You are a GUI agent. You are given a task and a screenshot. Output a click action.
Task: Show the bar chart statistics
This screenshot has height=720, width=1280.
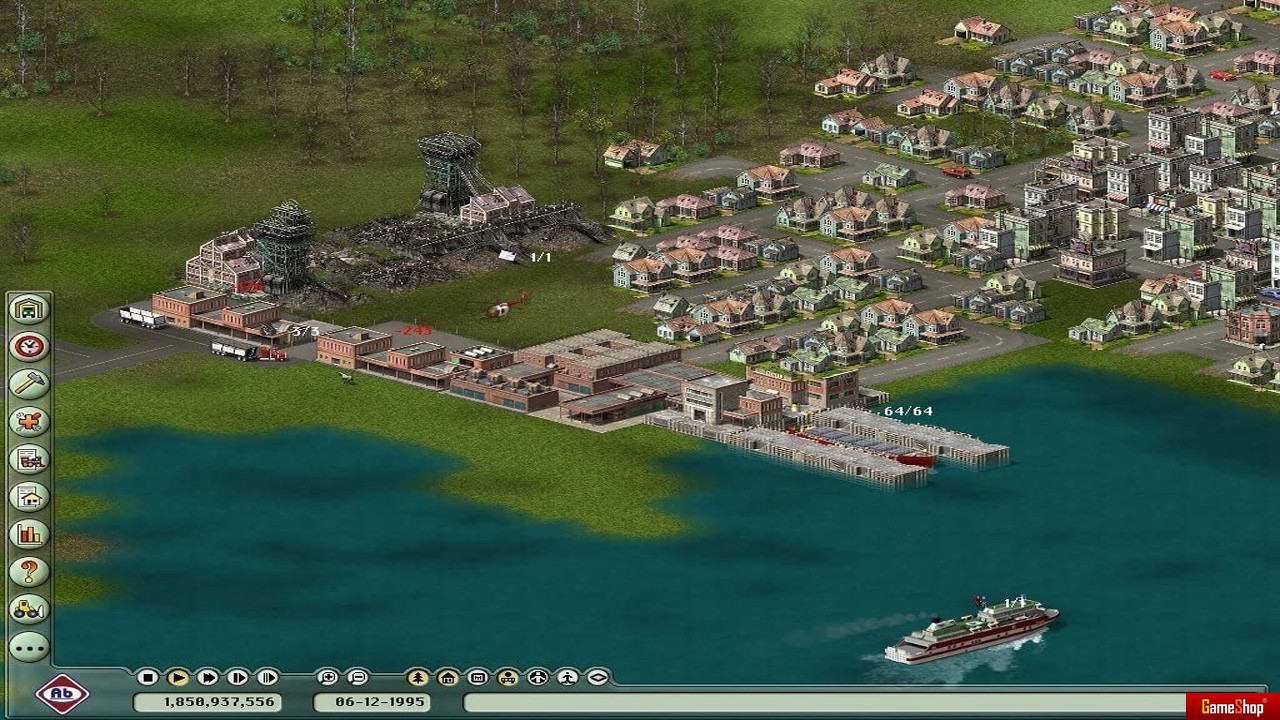[29, 534]
